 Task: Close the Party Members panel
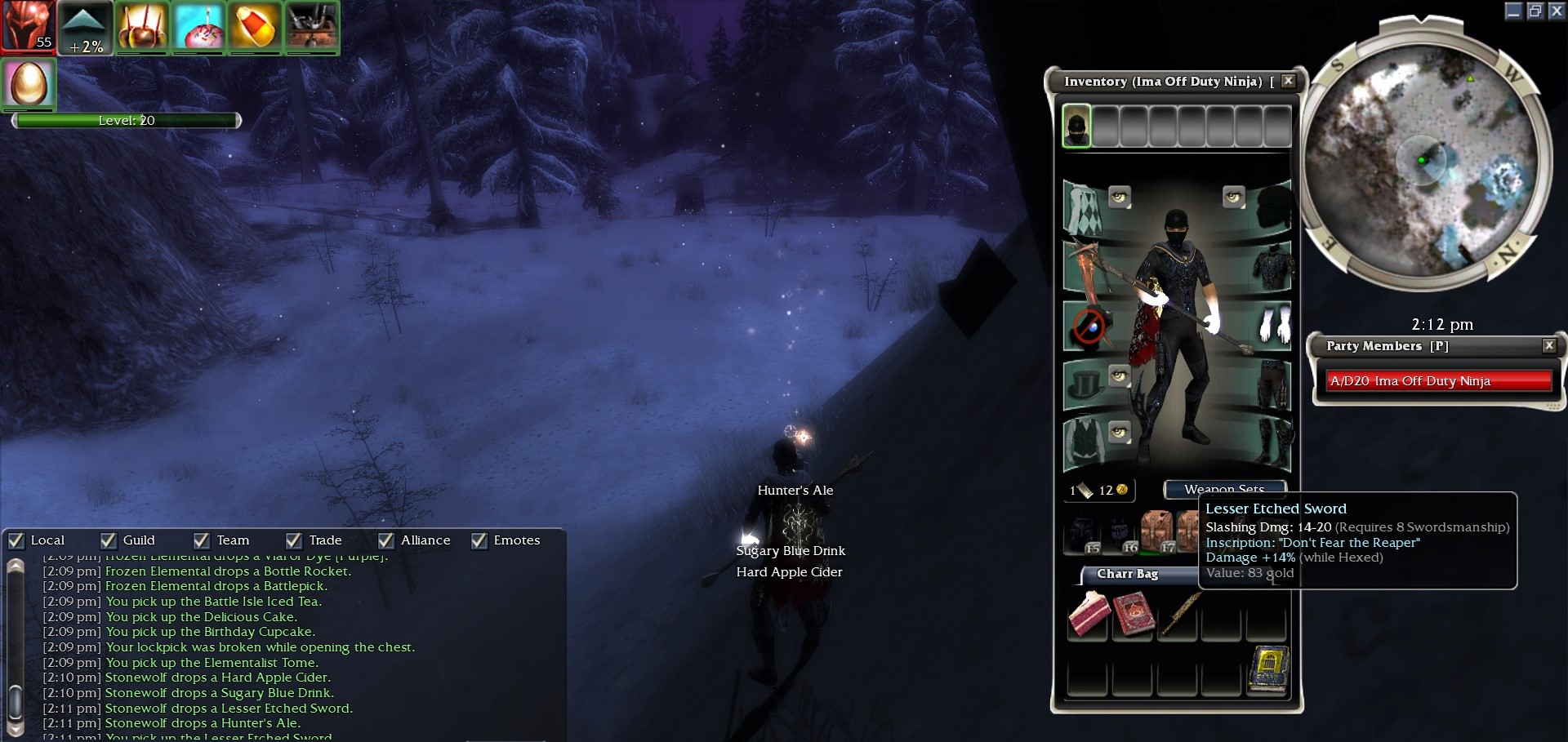point(1548,345)
